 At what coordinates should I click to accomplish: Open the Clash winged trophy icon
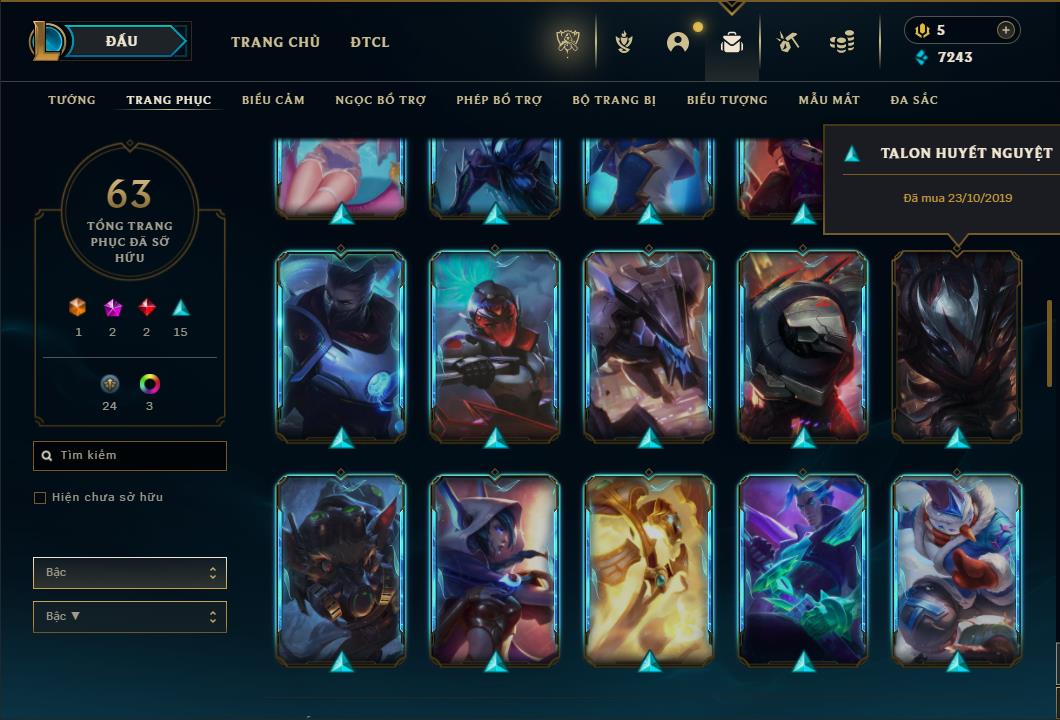624,43
